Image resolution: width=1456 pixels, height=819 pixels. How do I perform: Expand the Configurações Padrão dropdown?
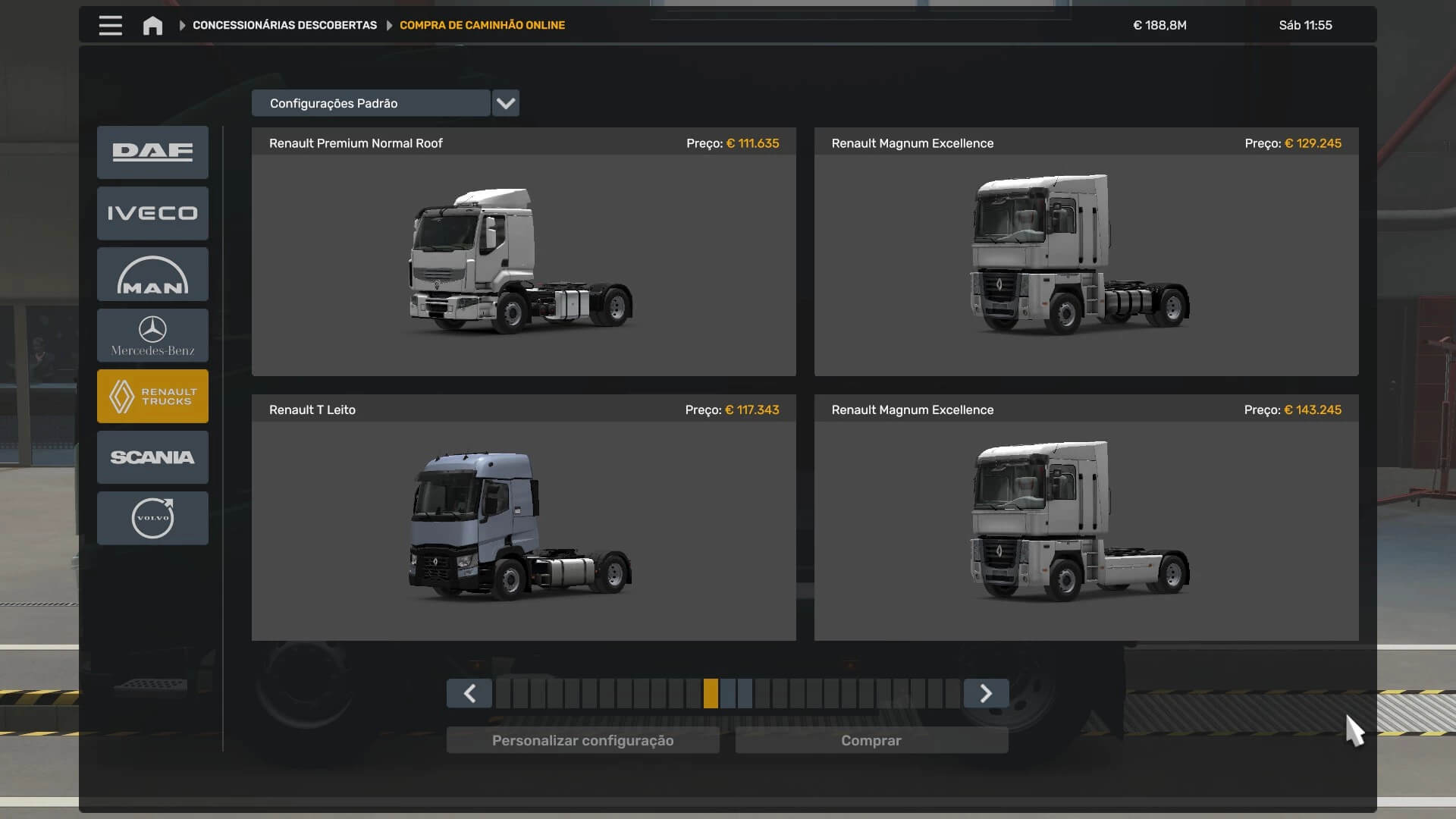tap(505, 103)
